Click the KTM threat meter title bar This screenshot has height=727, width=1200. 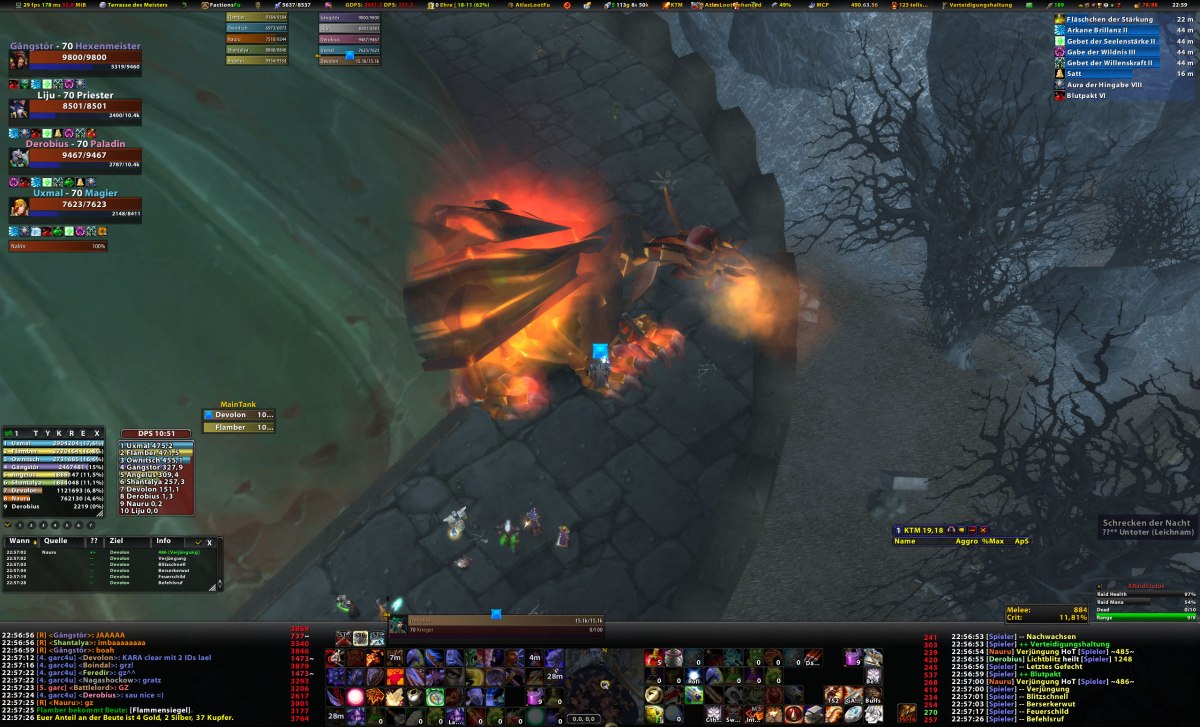[x=941, y=529]
